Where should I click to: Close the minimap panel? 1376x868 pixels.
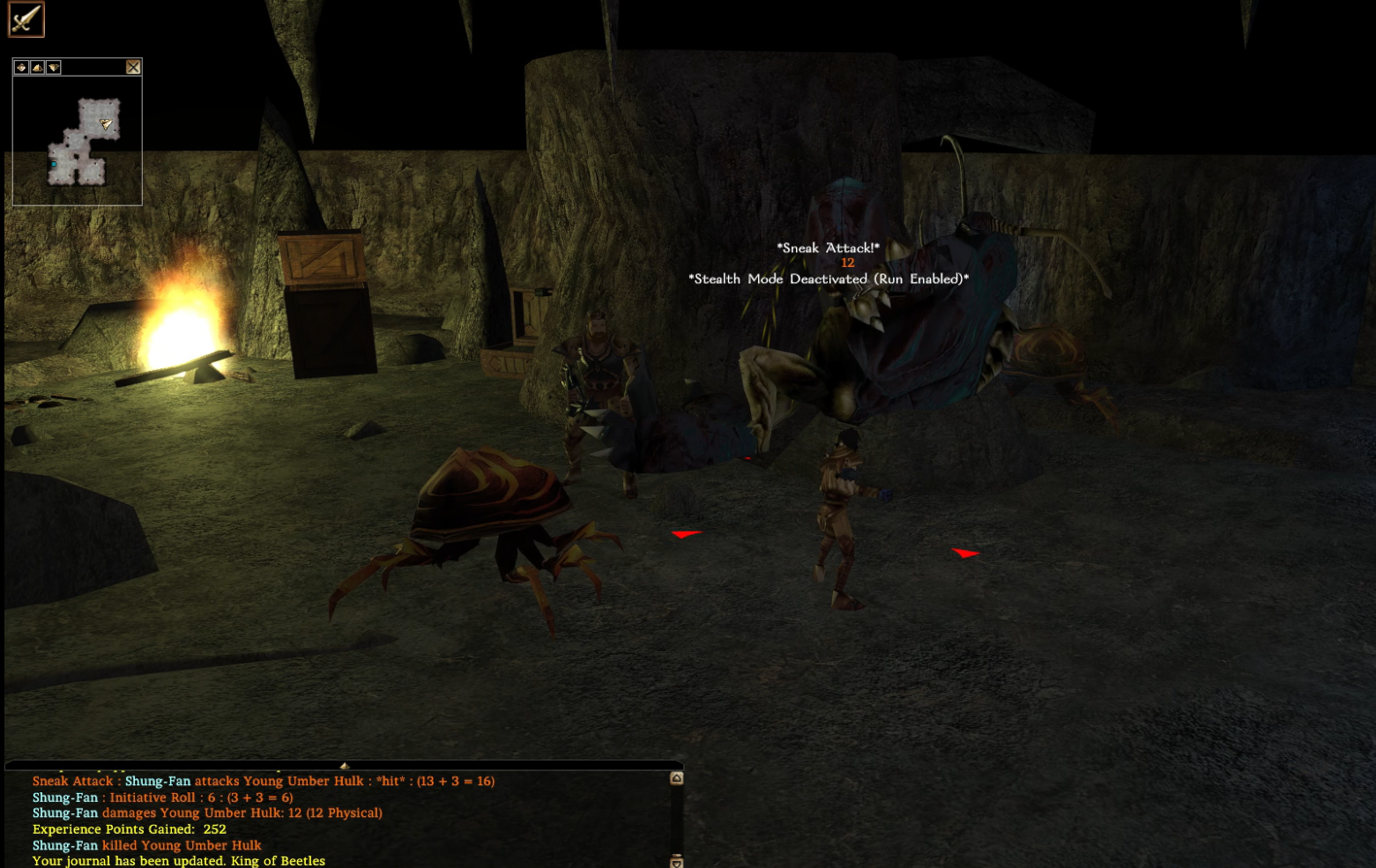(133, 67)
